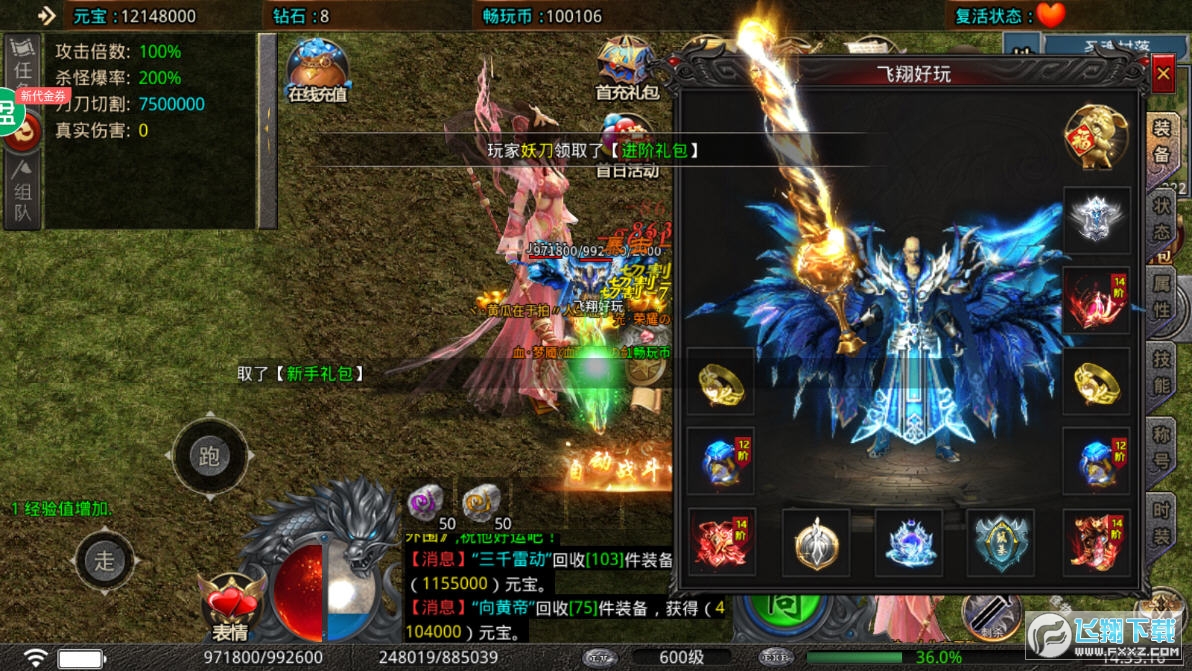This screenshot has height=671, width=1192.
Task: Expand the arrow beside the 元宝 counter
Action: pyautogui.click(x=46, y=15)
